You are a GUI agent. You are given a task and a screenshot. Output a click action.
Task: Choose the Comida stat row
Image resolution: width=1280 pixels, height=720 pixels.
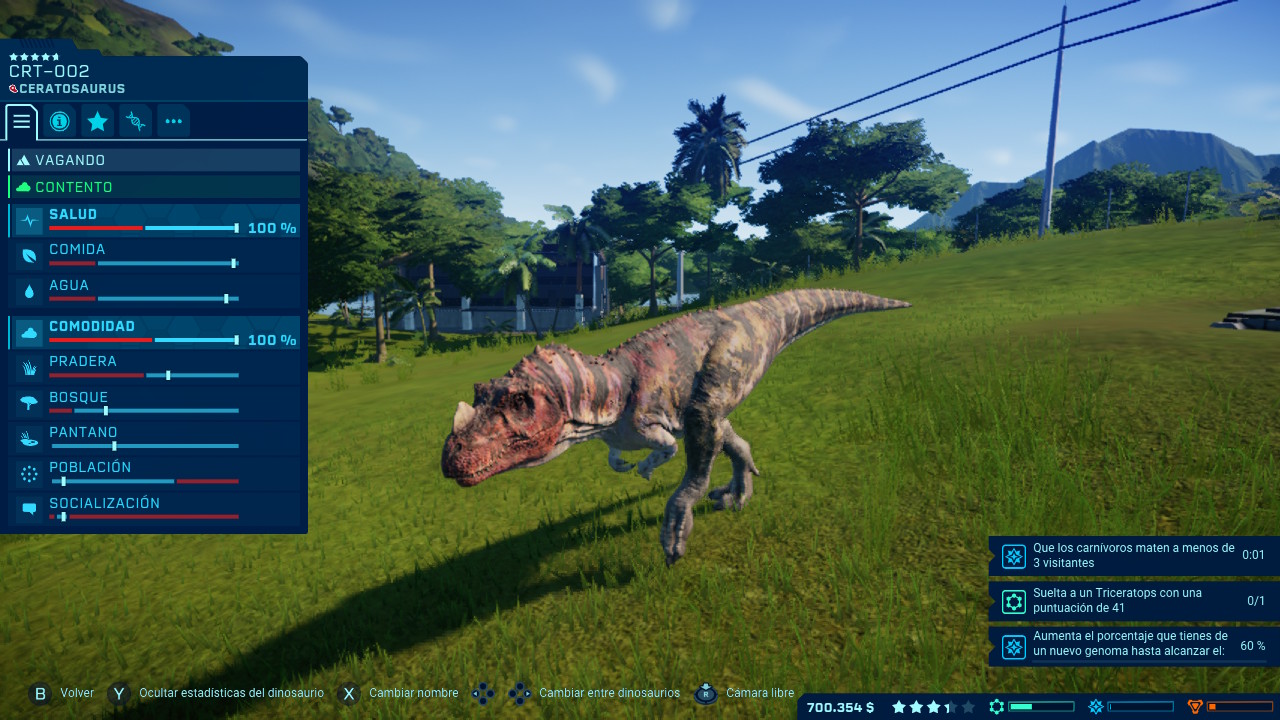(x=155, y=256)
